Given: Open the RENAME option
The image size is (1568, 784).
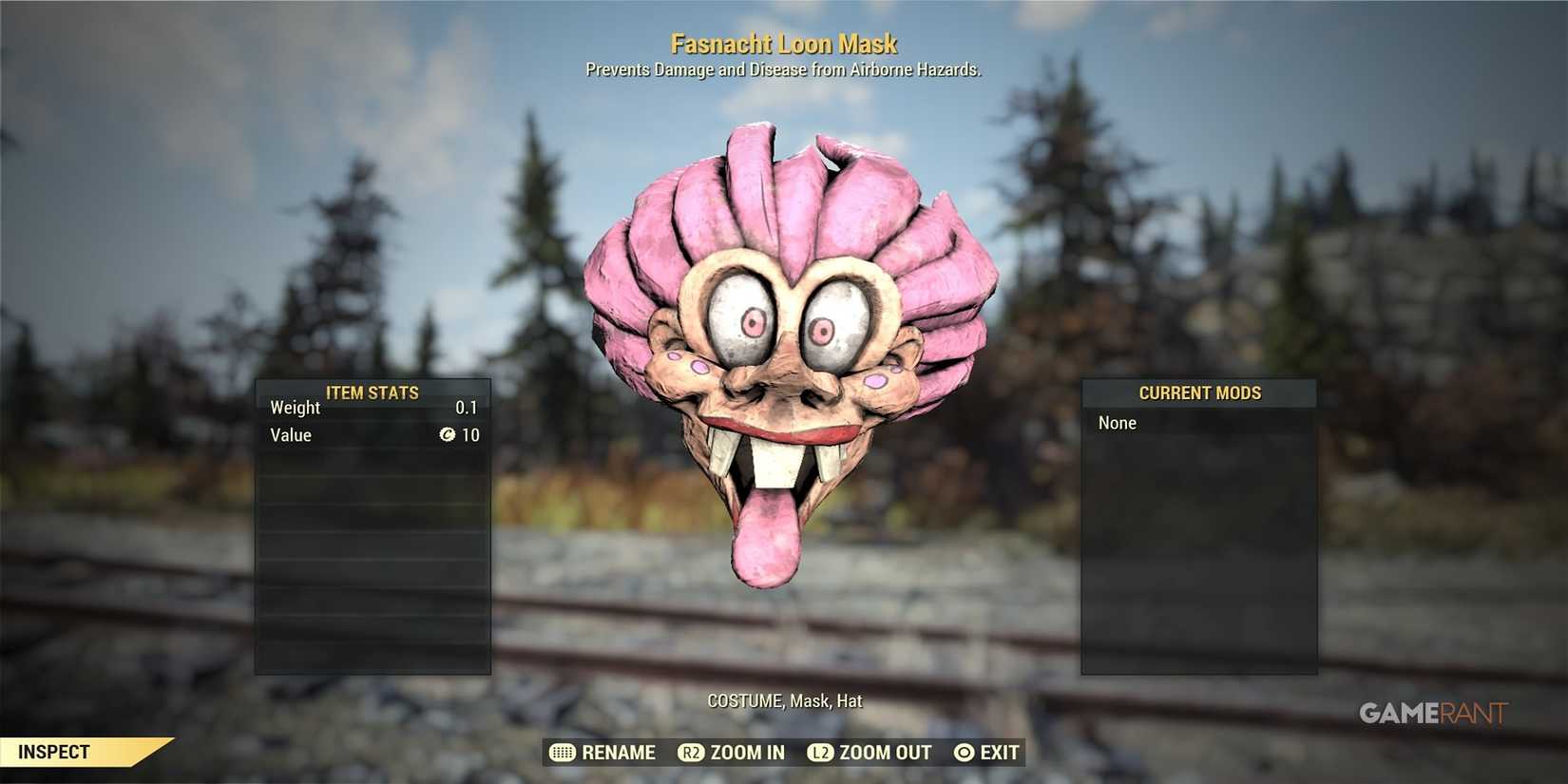Looking at the screenshot, I should coord(618,752).
